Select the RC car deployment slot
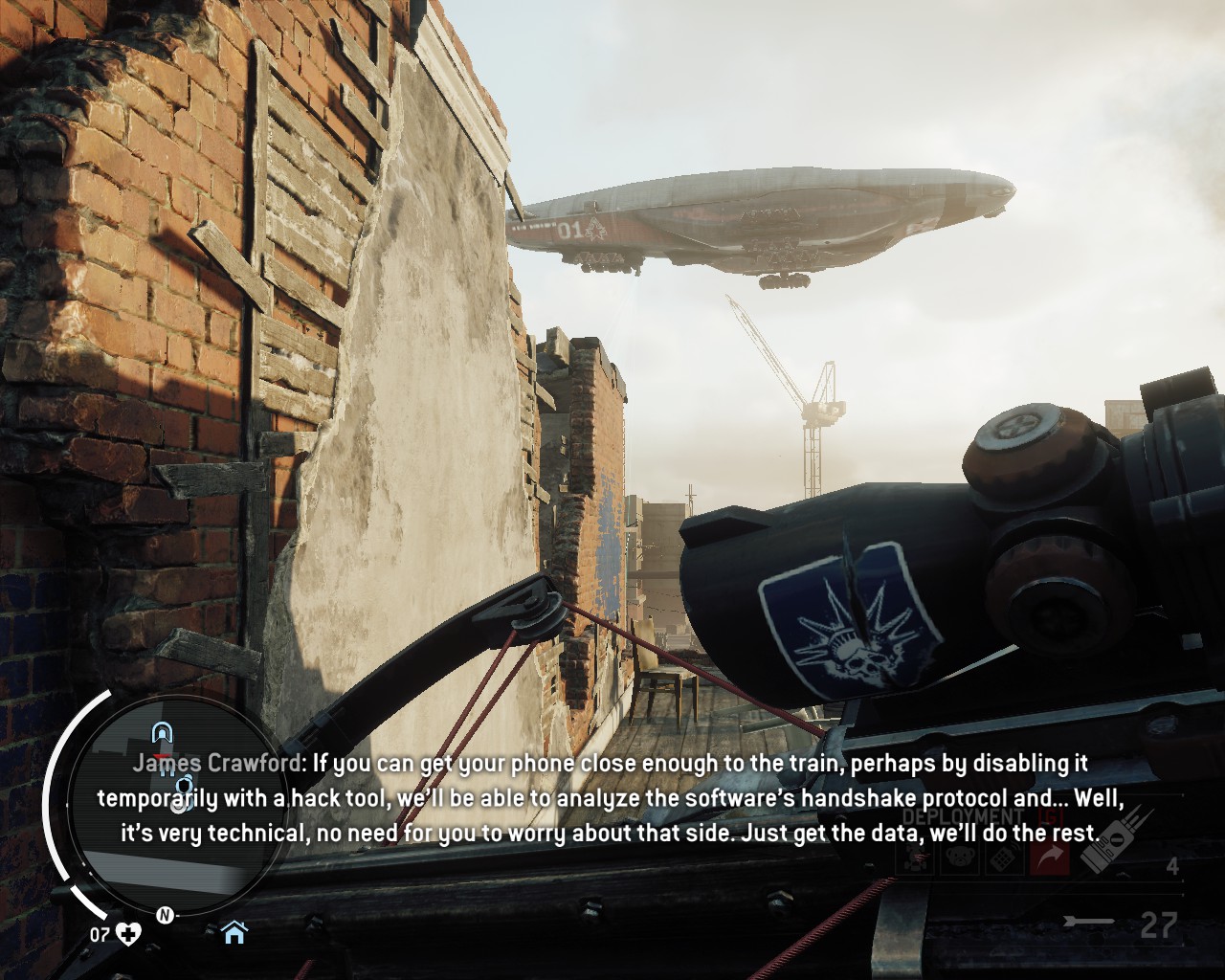This screenshot has width=1225, height=980. point(913,858)
